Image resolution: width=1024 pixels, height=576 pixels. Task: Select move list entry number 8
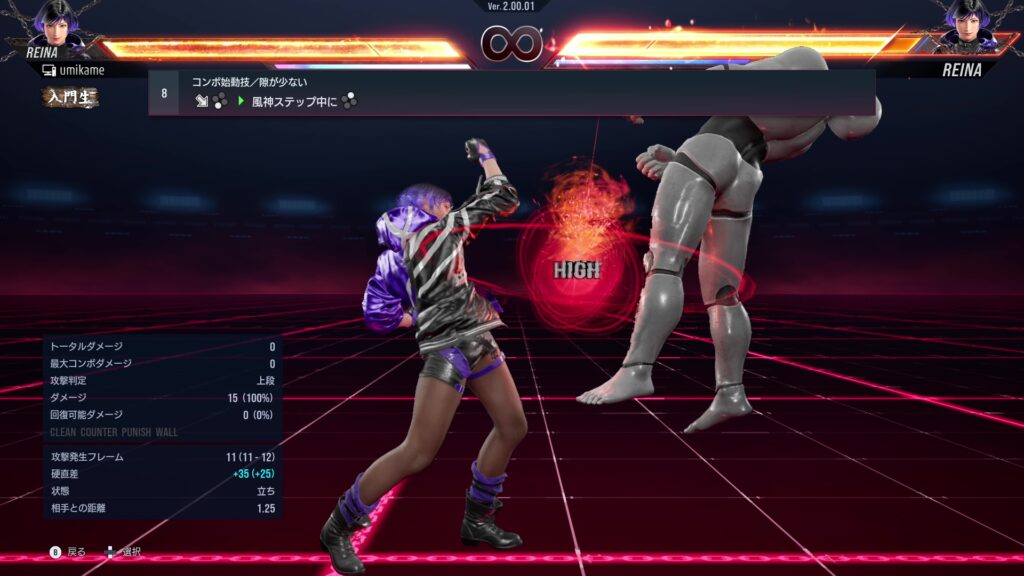click(510, 92)
